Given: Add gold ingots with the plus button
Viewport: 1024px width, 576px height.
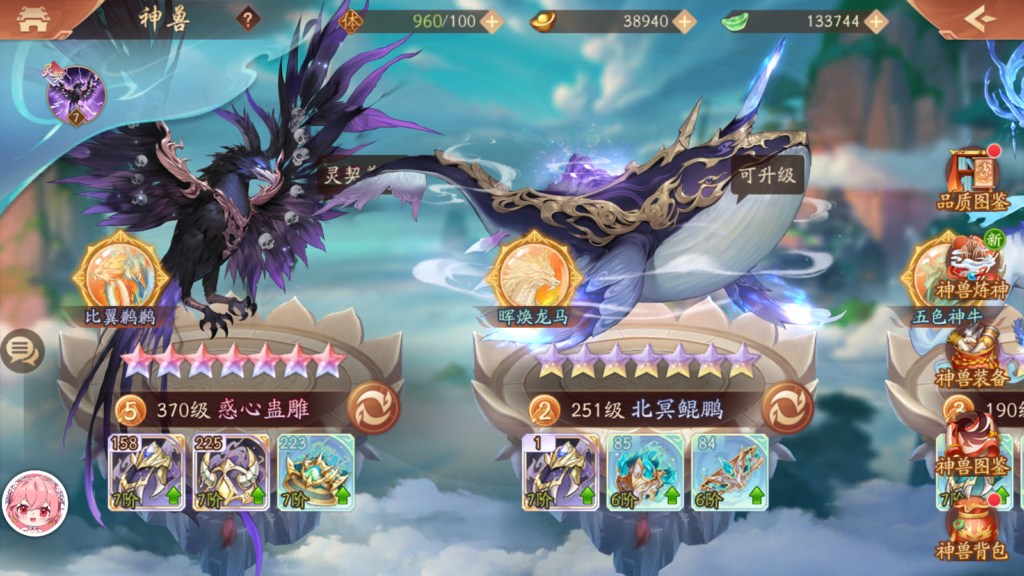Looking at the screenshot, I should 684,21.
